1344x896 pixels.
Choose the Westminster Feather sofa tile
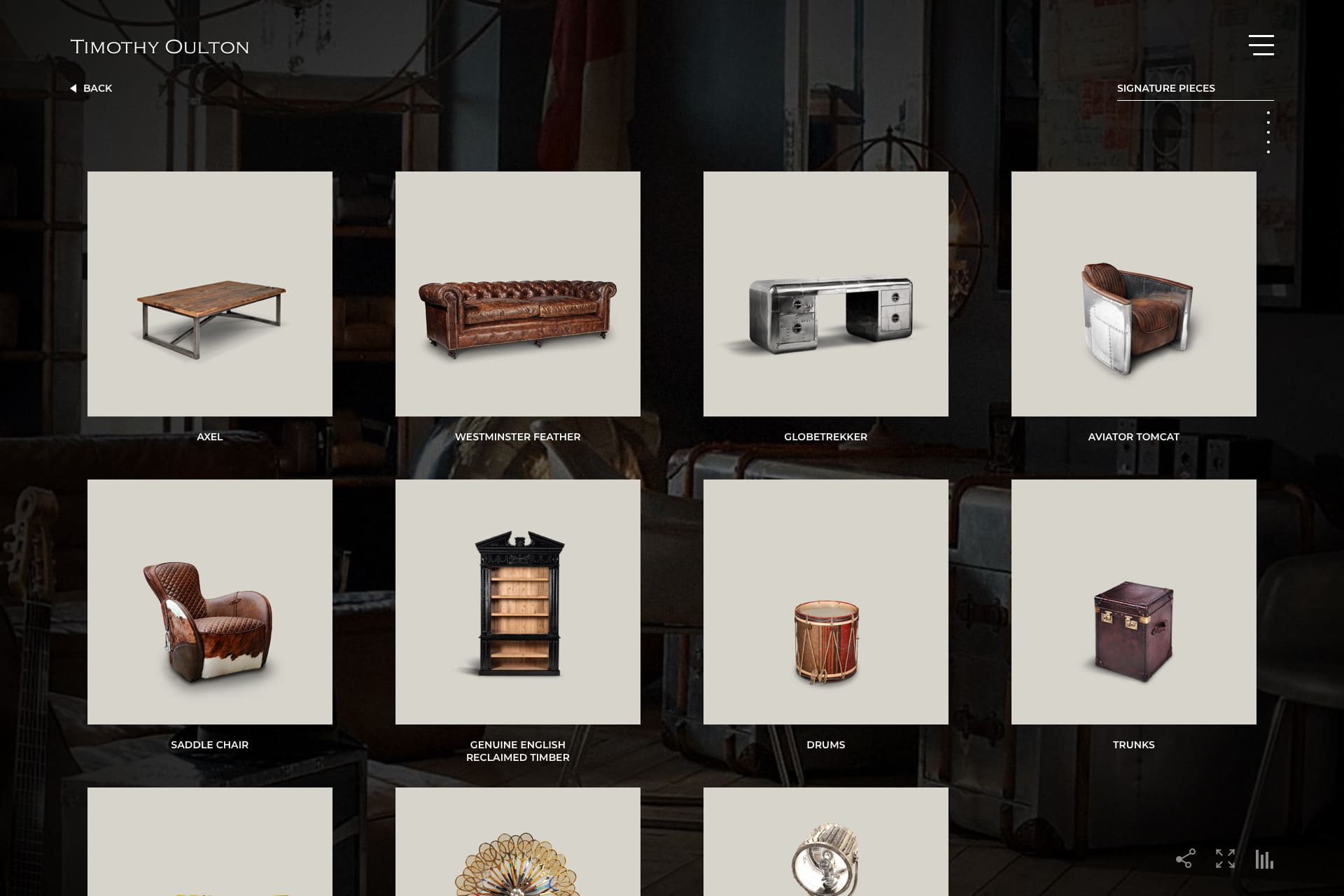click(518, 294)
